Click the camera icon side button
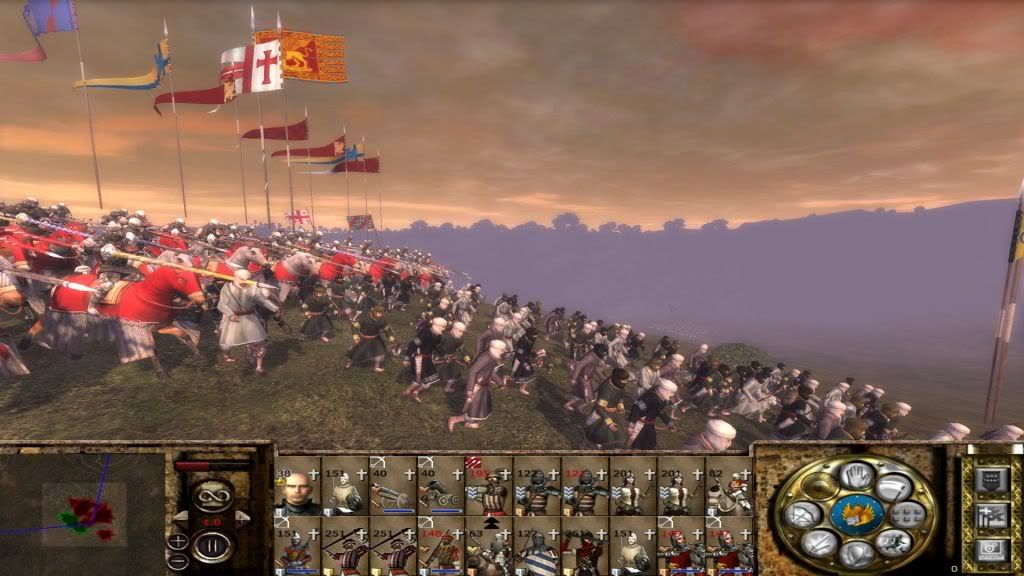The height and width of the screenshot is (576, 1024). (990, 549)
